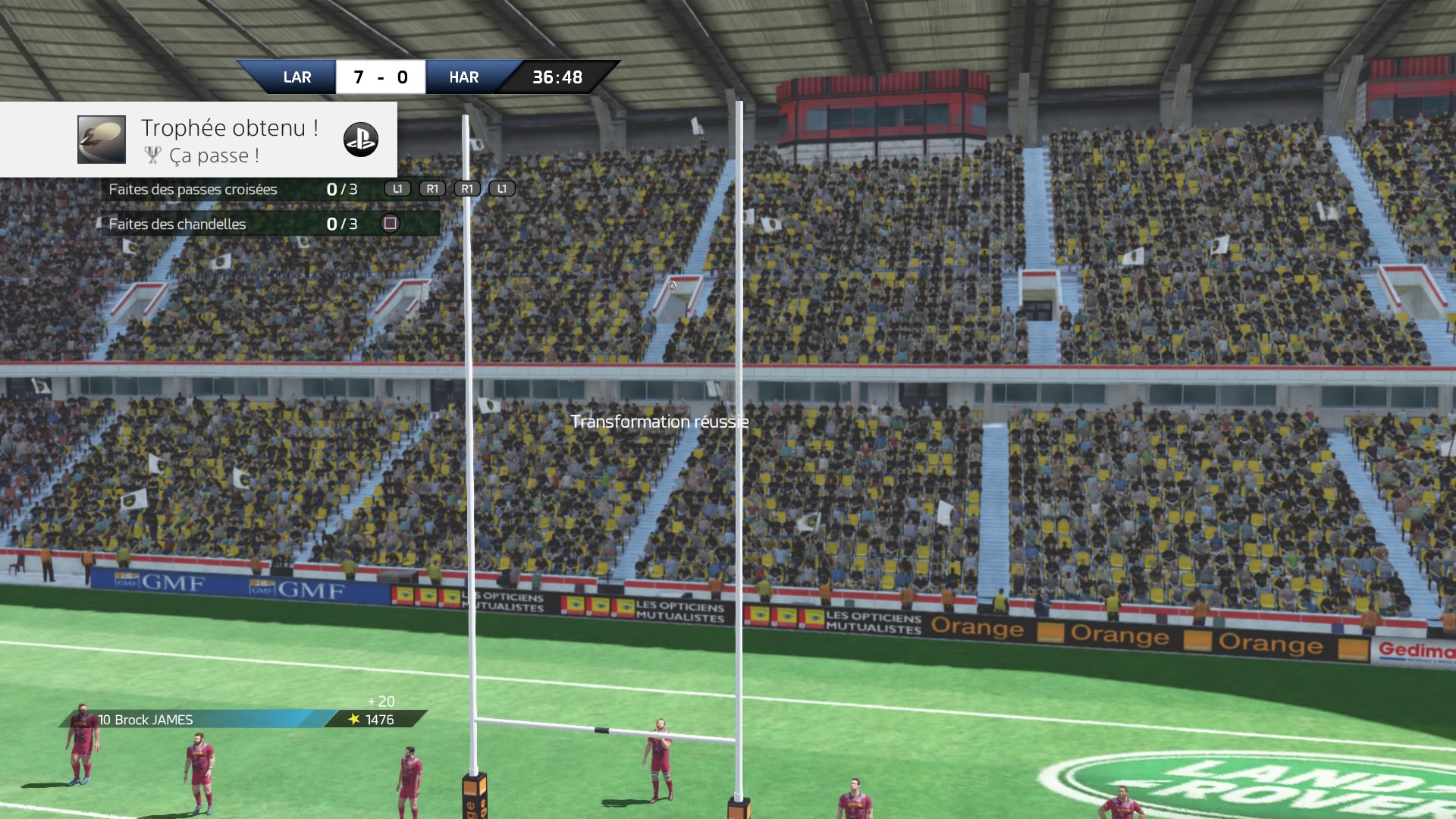Click the L1 button prompt icon
Viewport: 1456px width, 819px height.
(397, 189)
